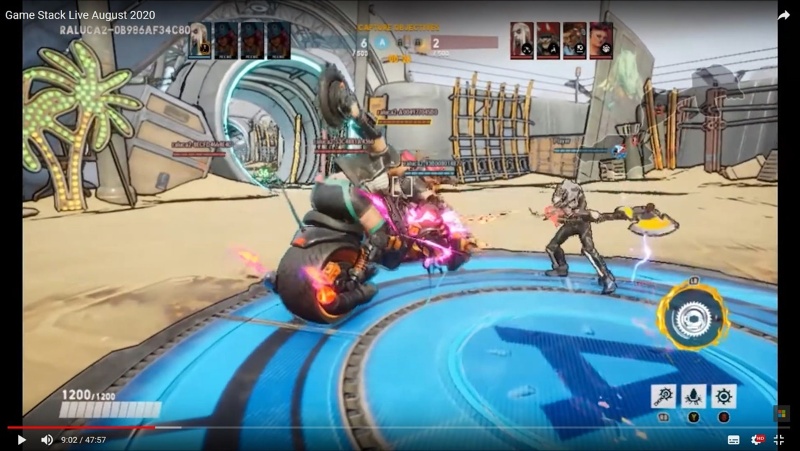The width and height of the screenshot is (800, 451).
Task: Exit fullscreen mode
Action: point(780,439)
